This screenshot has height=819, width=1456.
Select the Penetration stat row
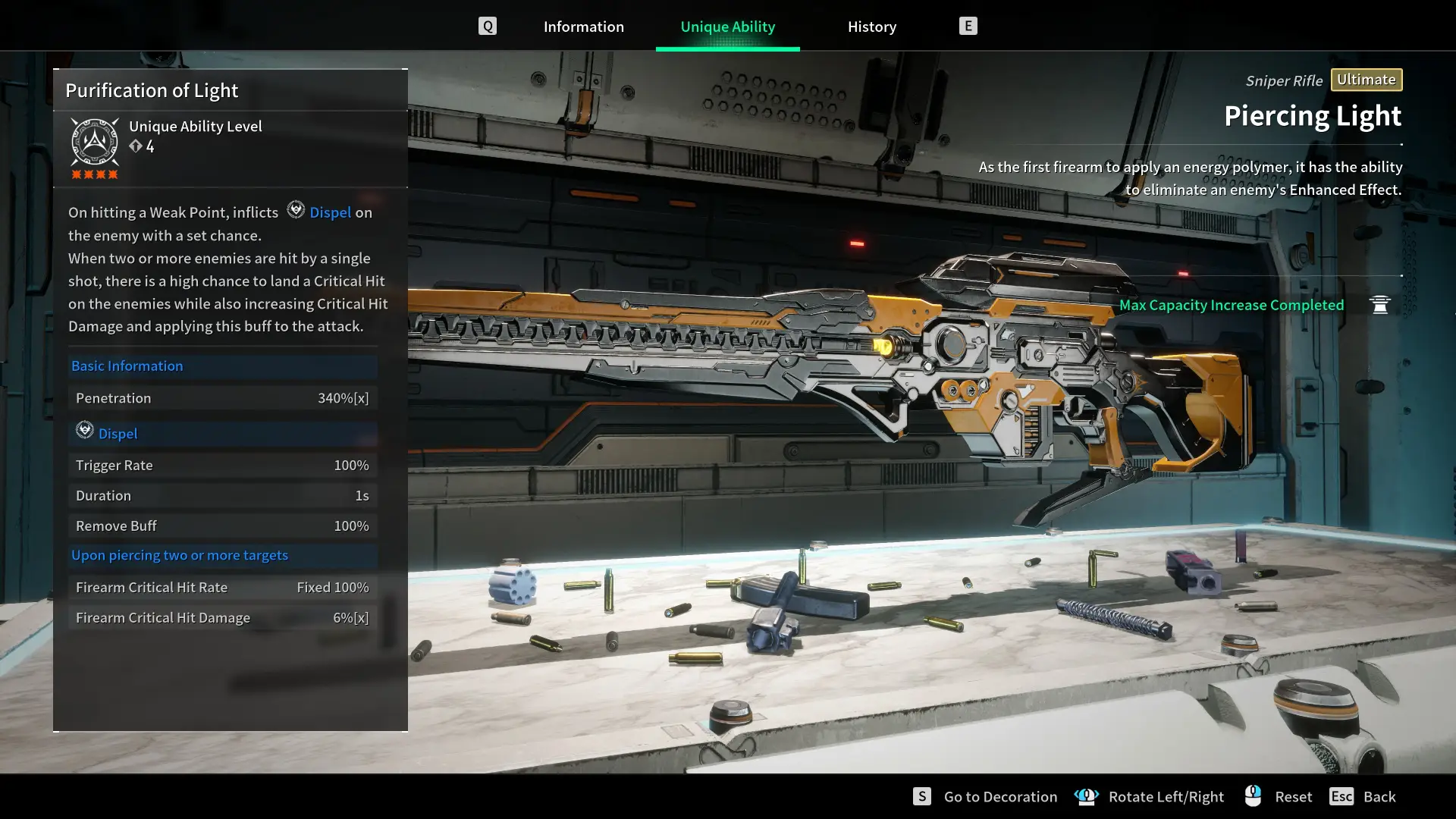(x=222, y=398)
